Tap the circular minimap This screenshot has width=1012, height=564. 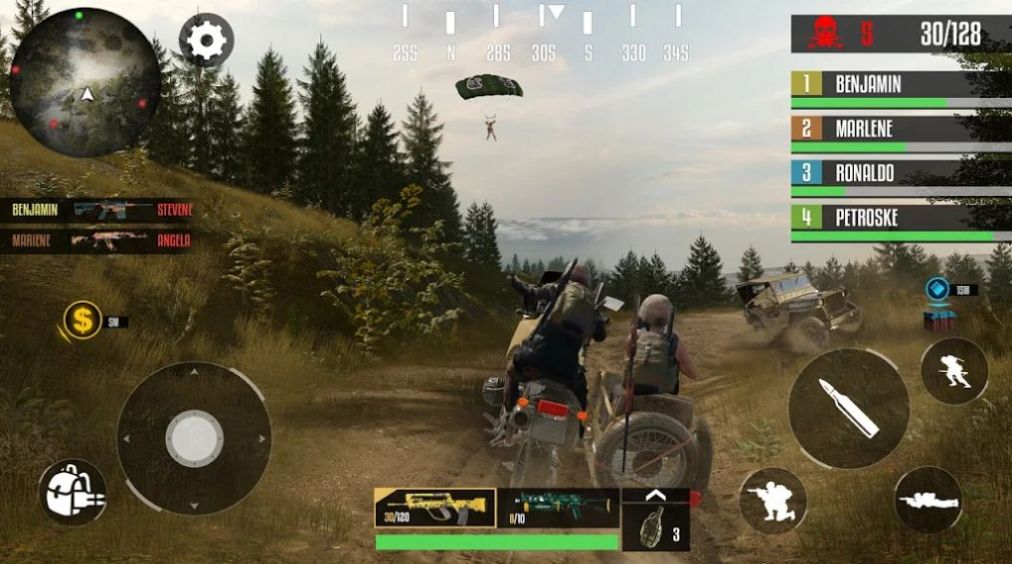coord(85,82)
